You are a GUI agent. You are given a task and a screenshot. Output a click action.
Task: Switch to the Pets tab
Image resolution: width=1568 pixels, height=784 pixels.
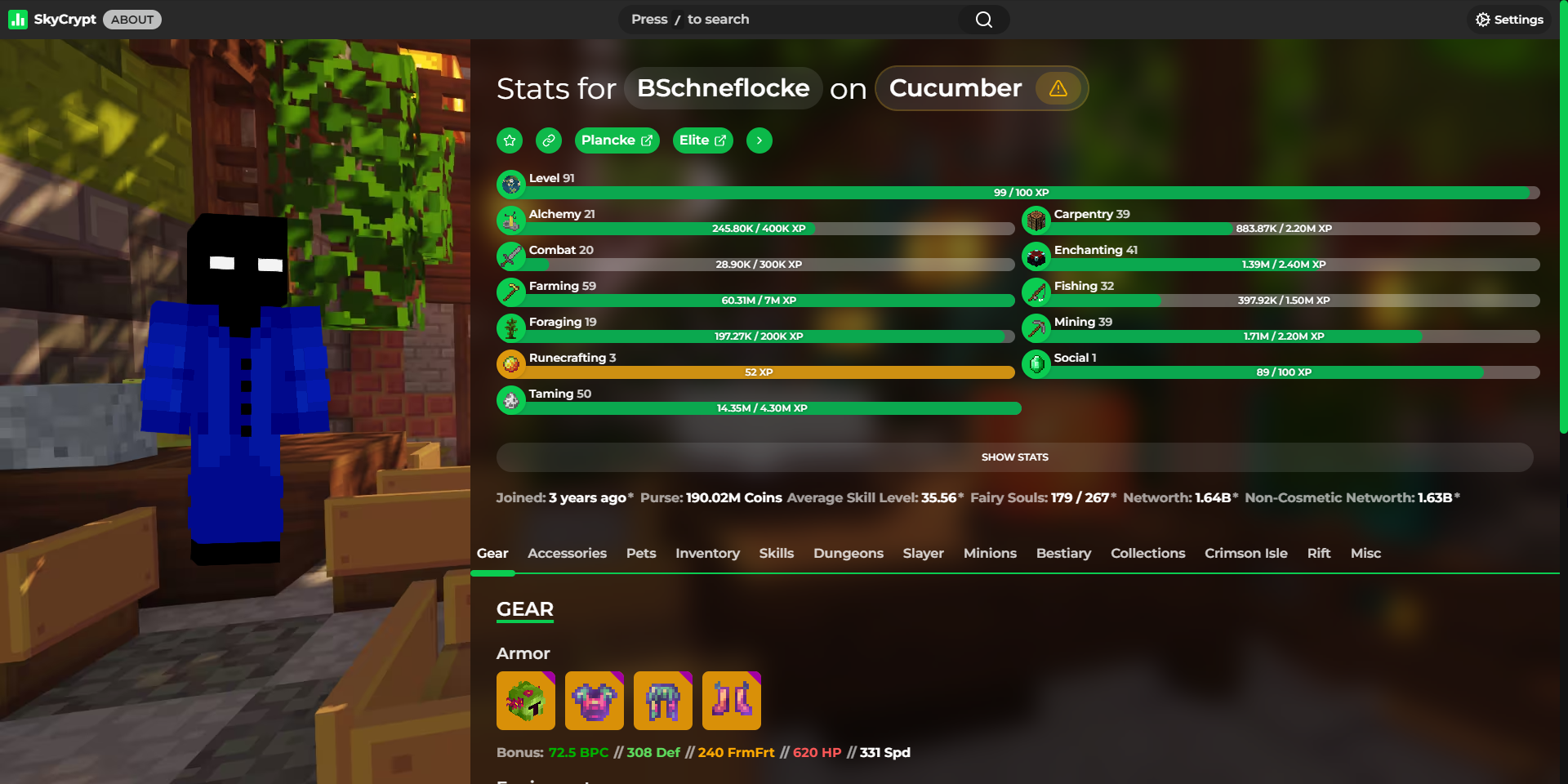click(641, 553)
